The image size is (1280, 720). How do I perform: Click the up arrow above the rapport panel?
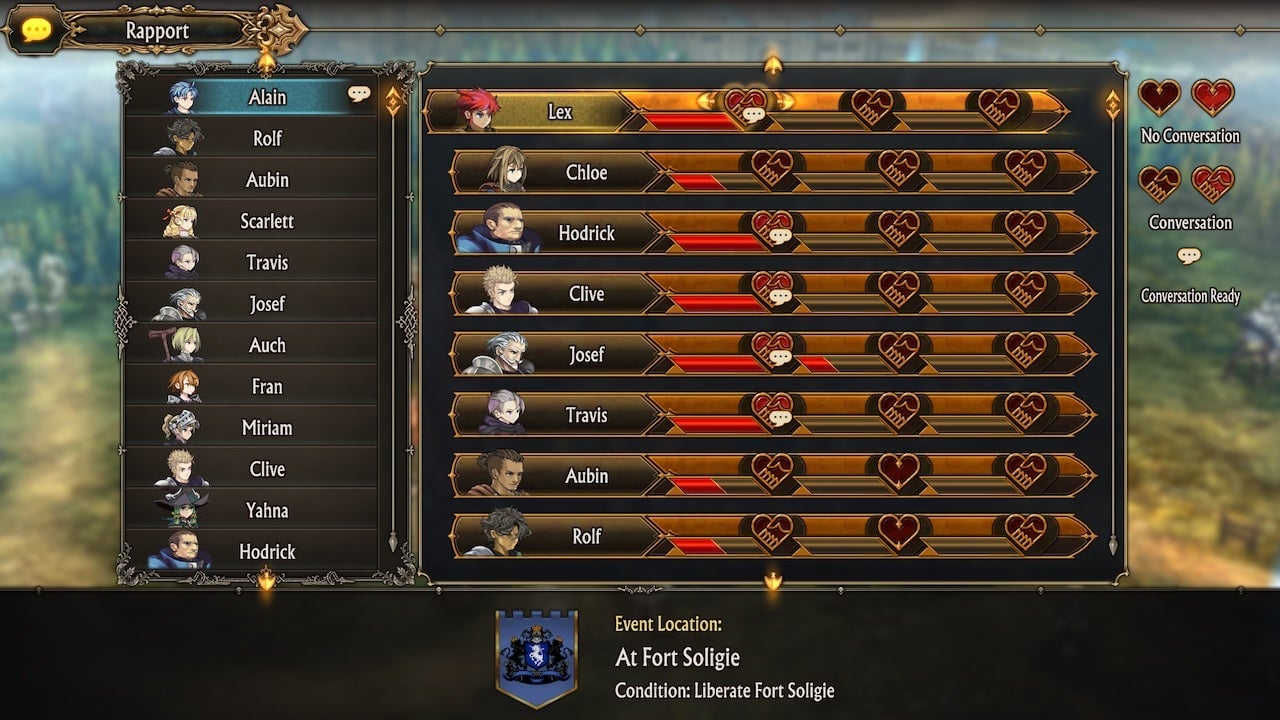point(771,62)
